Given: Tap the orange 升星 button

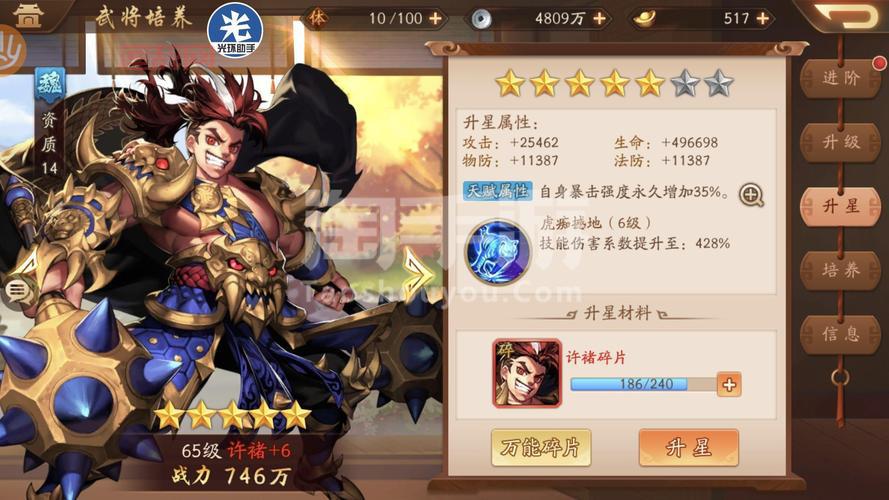Looking at the screenshot, I should [688, 448].
